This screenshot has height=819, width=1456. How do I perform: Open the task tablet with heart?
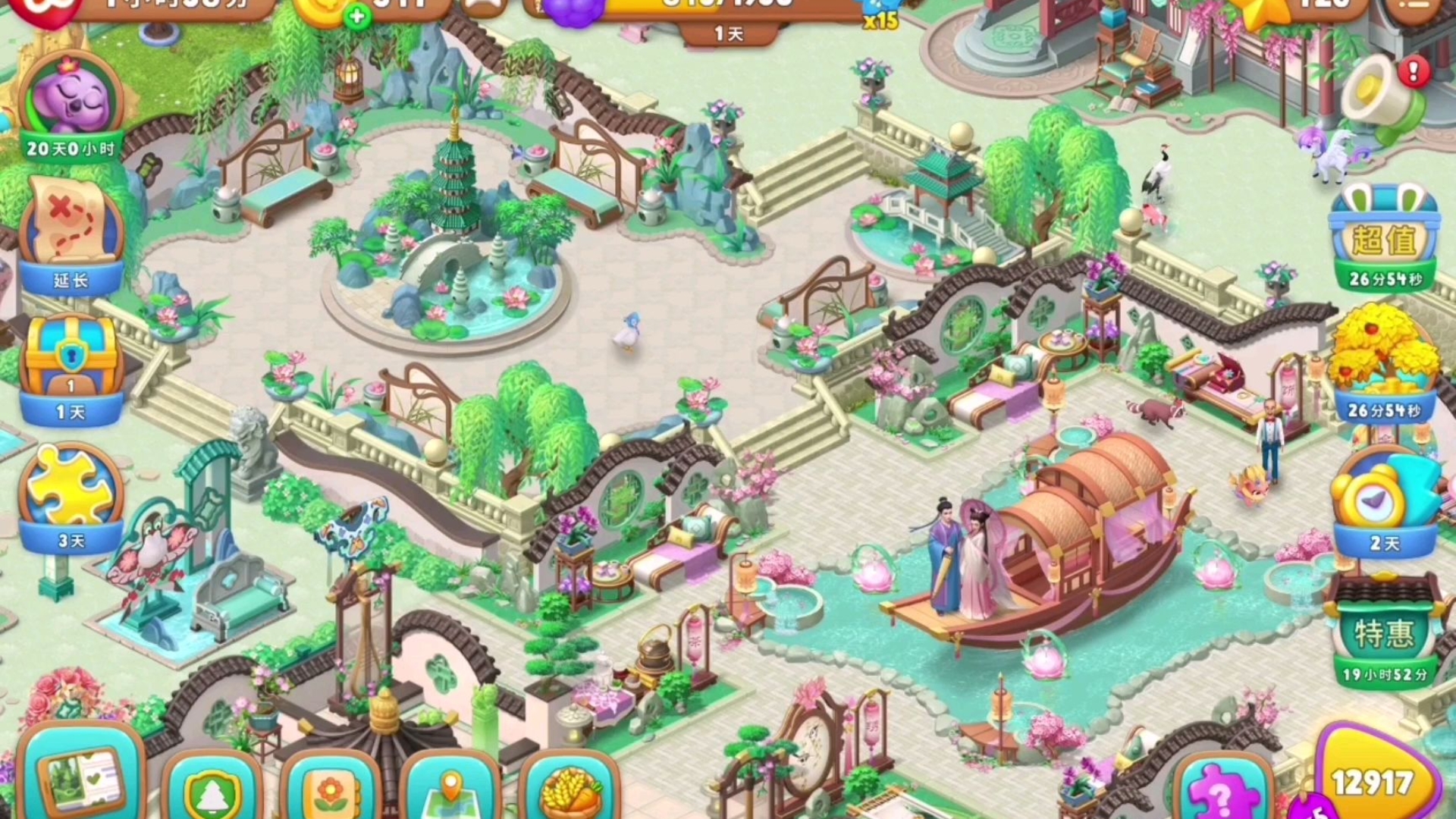coord(81,780)
